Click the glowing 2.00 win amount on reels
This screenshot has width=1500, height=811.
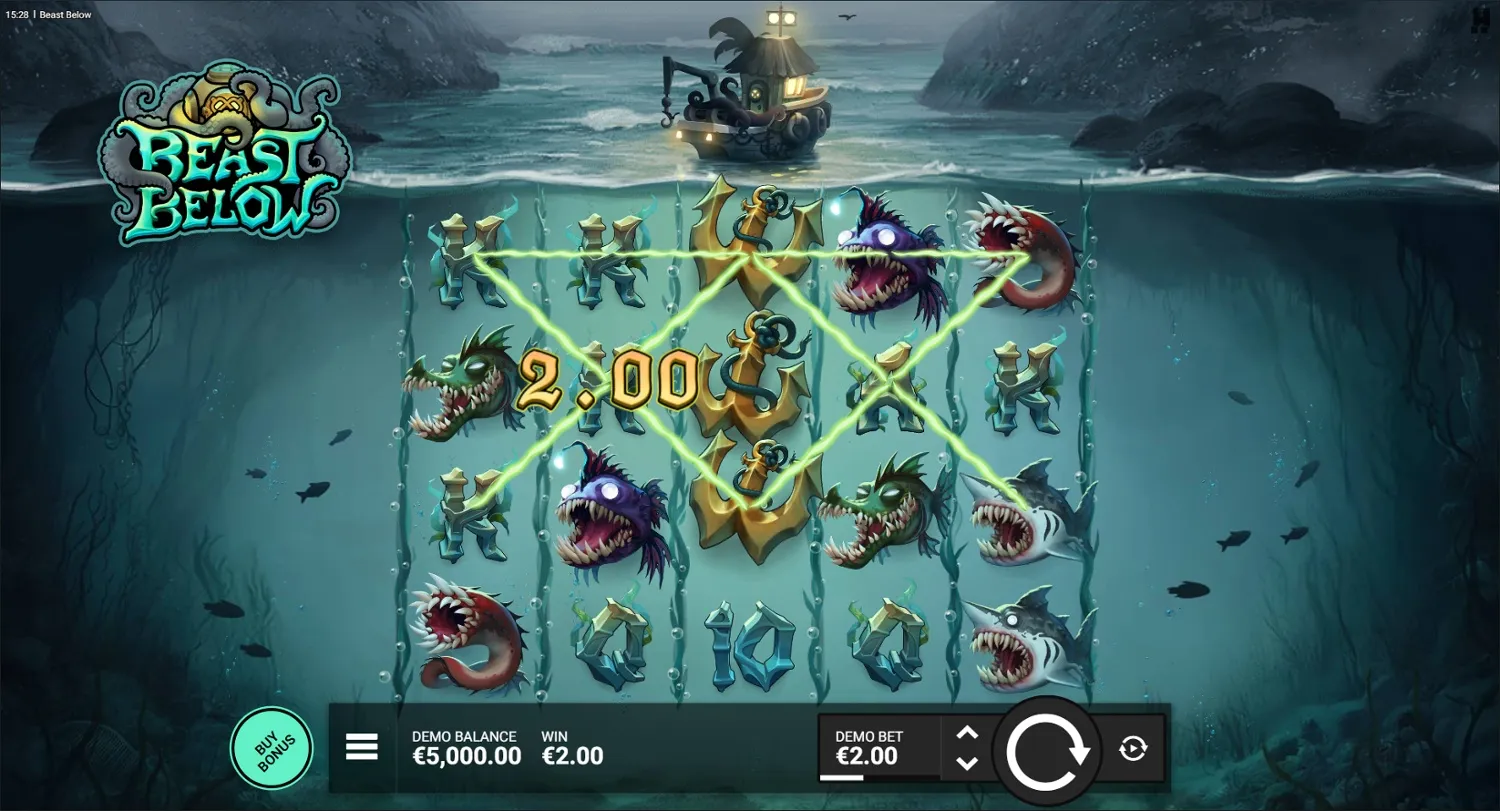click(608, 378)
